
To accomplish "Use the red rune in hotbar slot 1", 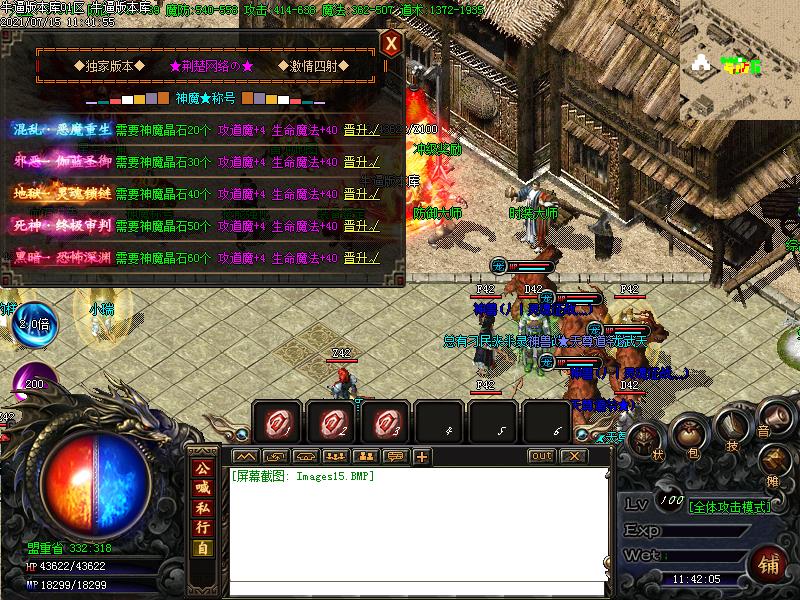I will point(277,423).
